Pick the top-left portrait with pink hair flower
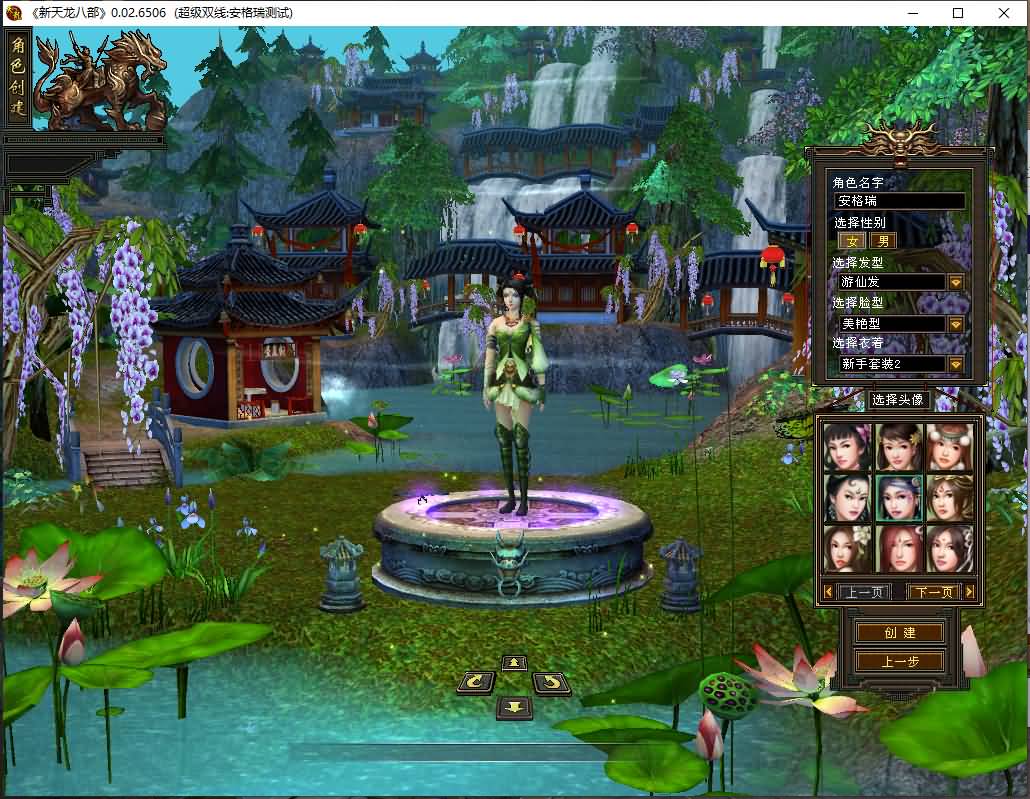1030x799 pixels. click(x=848, y=447)
